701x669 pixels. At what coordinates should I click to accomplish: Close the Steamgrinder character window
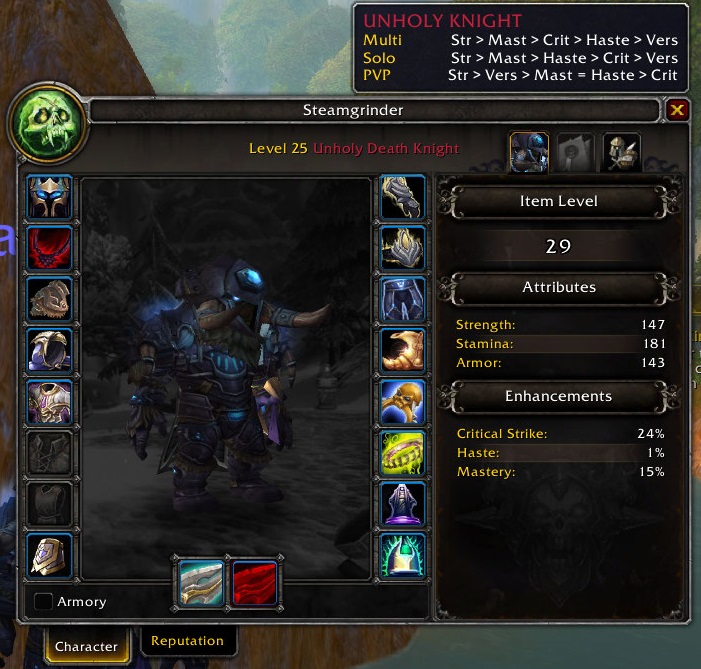(677, 110)
